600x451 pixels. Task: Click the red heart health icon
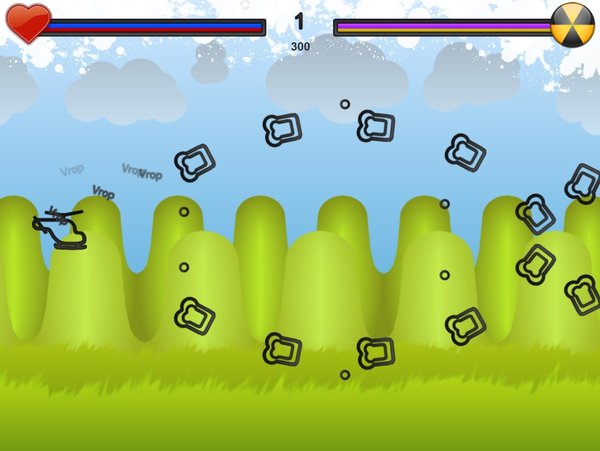pos(28,23)
